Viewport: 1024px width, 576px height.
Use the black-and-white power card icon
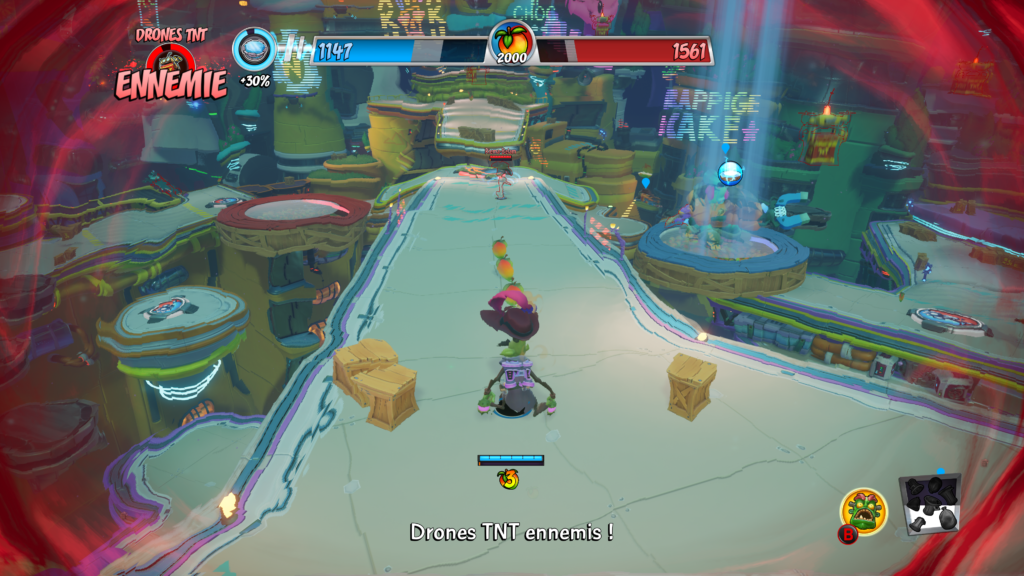coord(930,503)
